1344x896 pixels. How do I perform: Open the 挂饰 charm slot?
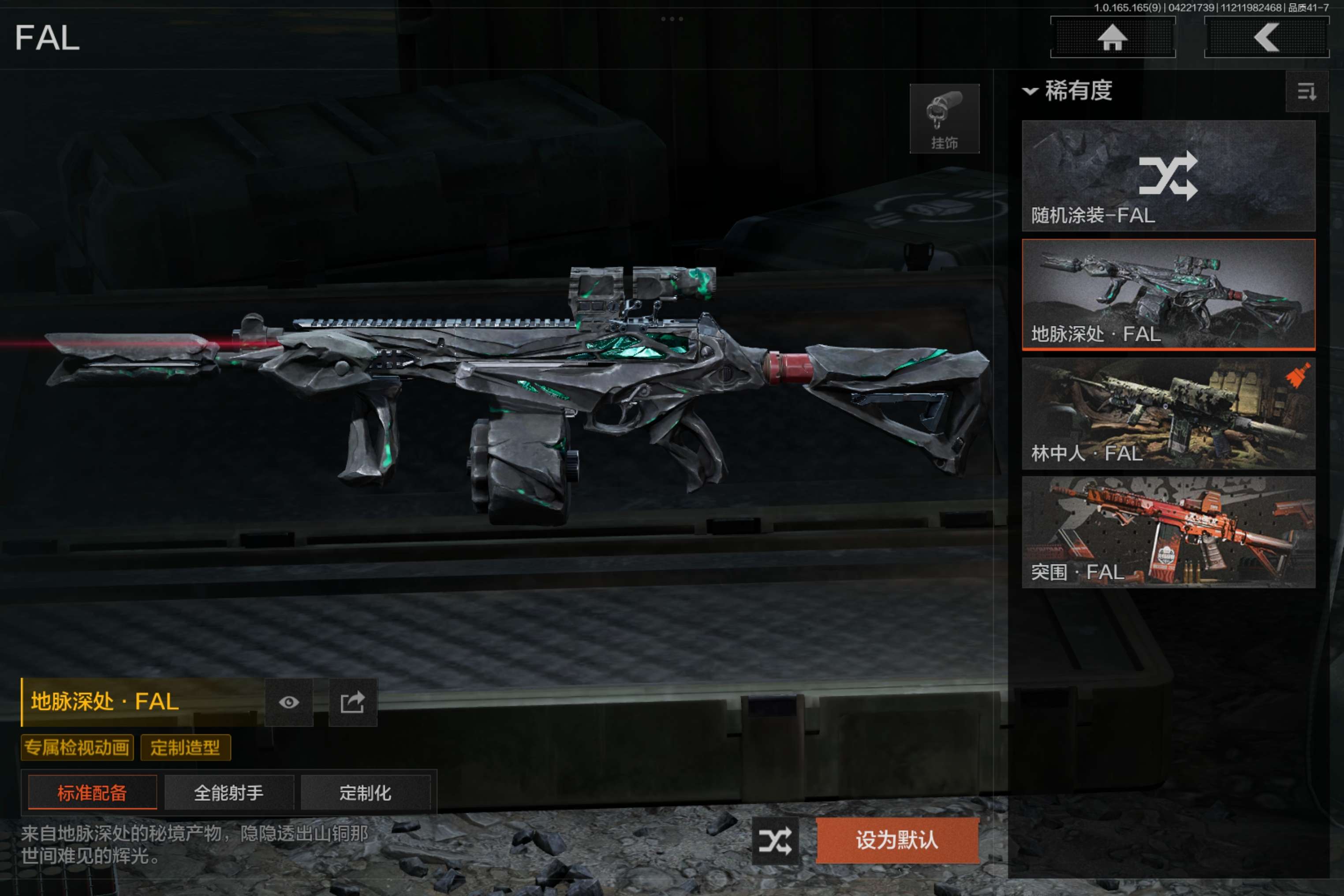coord(944,118)
